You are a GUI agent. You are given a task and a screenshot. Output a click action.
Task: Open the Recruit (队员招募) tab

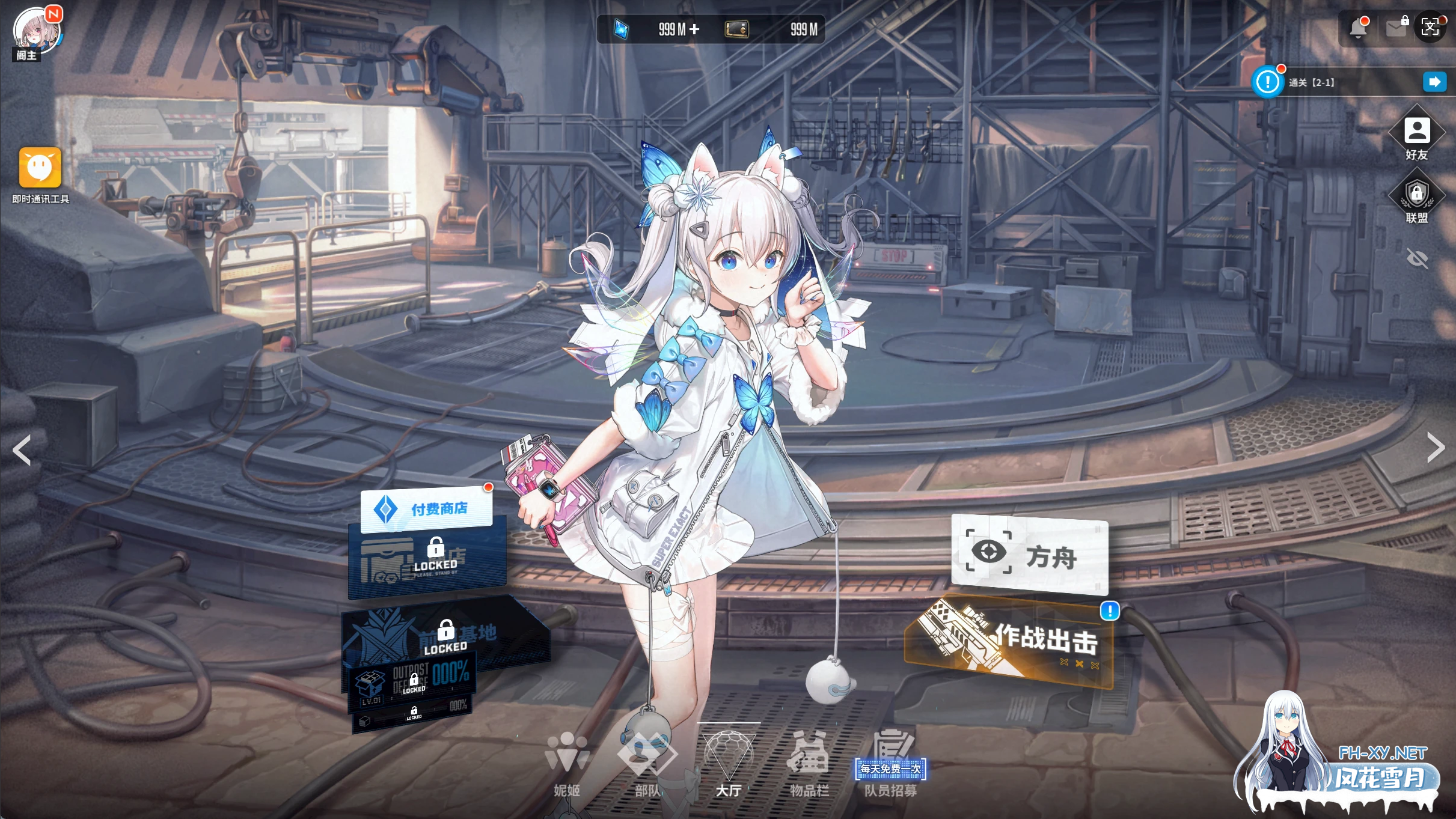[891, 764]
